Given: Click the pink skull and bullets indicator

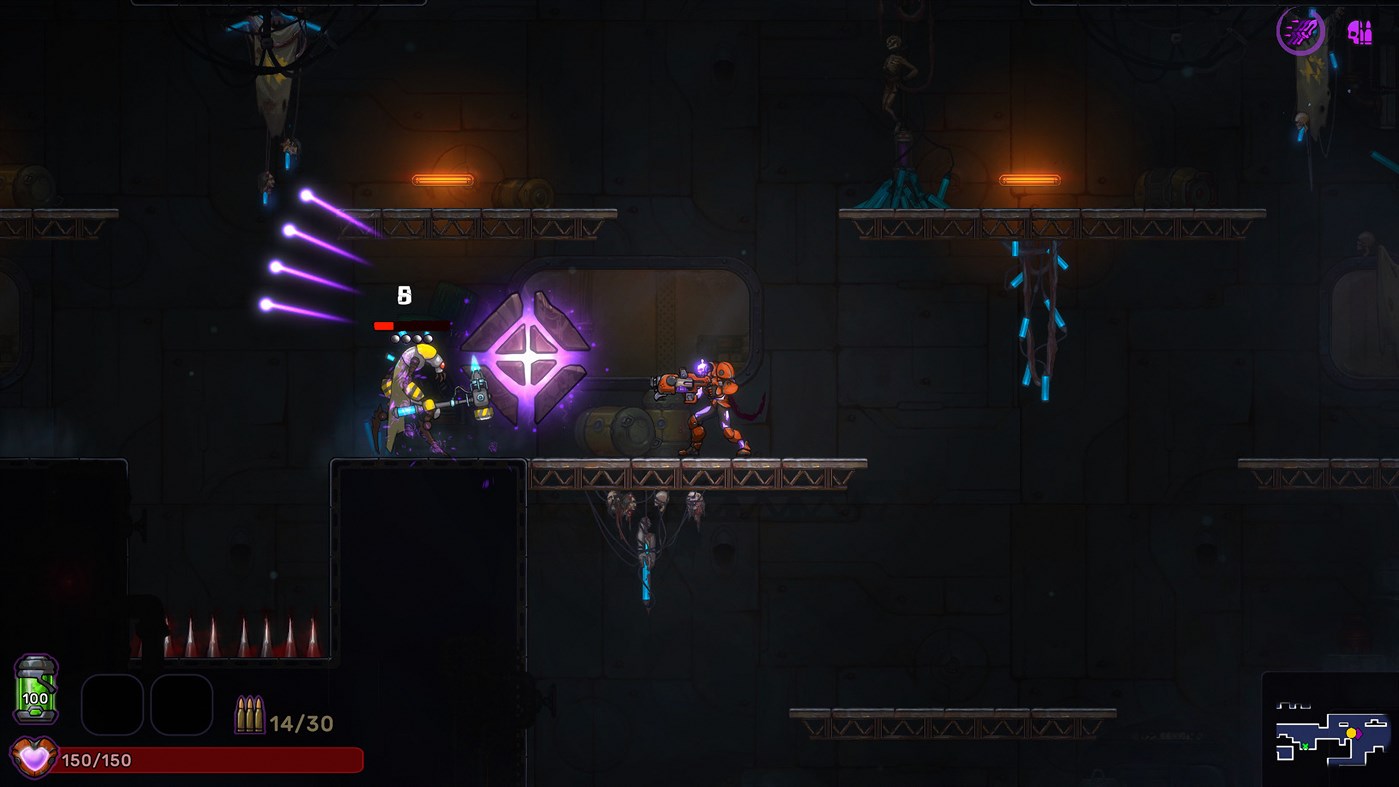Looking at the screenshot, I should click(x=1359, y=33).
